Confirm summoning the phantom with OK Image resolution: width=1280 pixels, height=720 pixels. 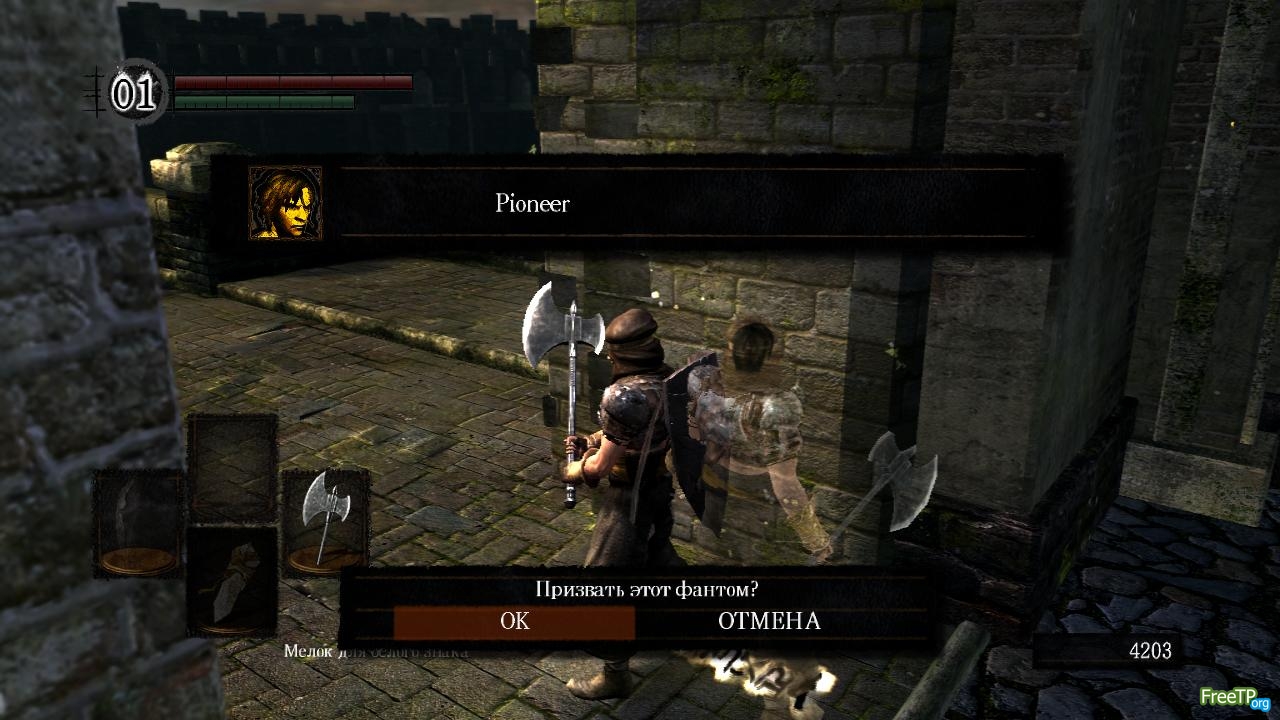(514, 621)
